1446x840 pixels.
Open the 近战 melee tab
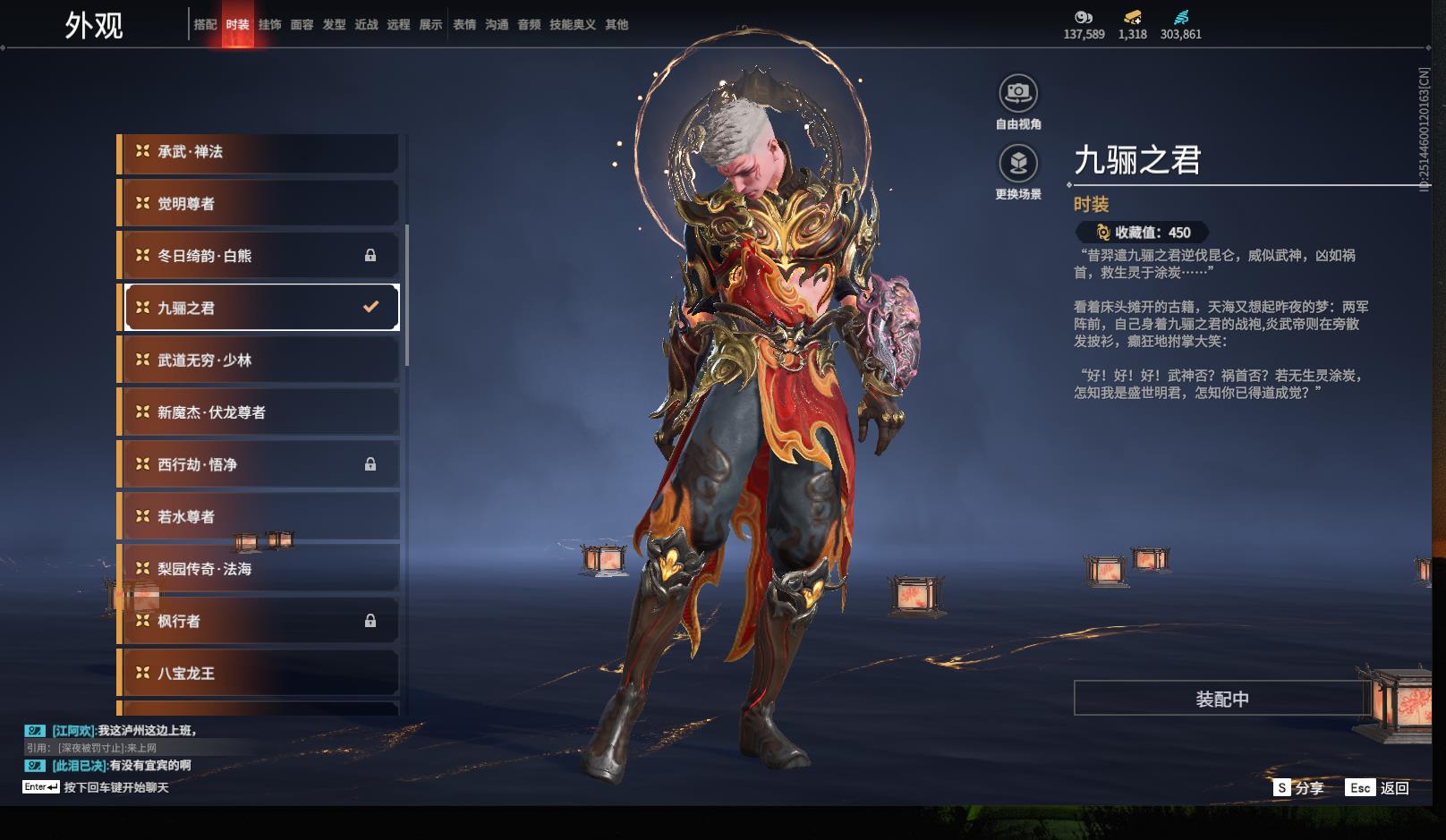point(366,25)
